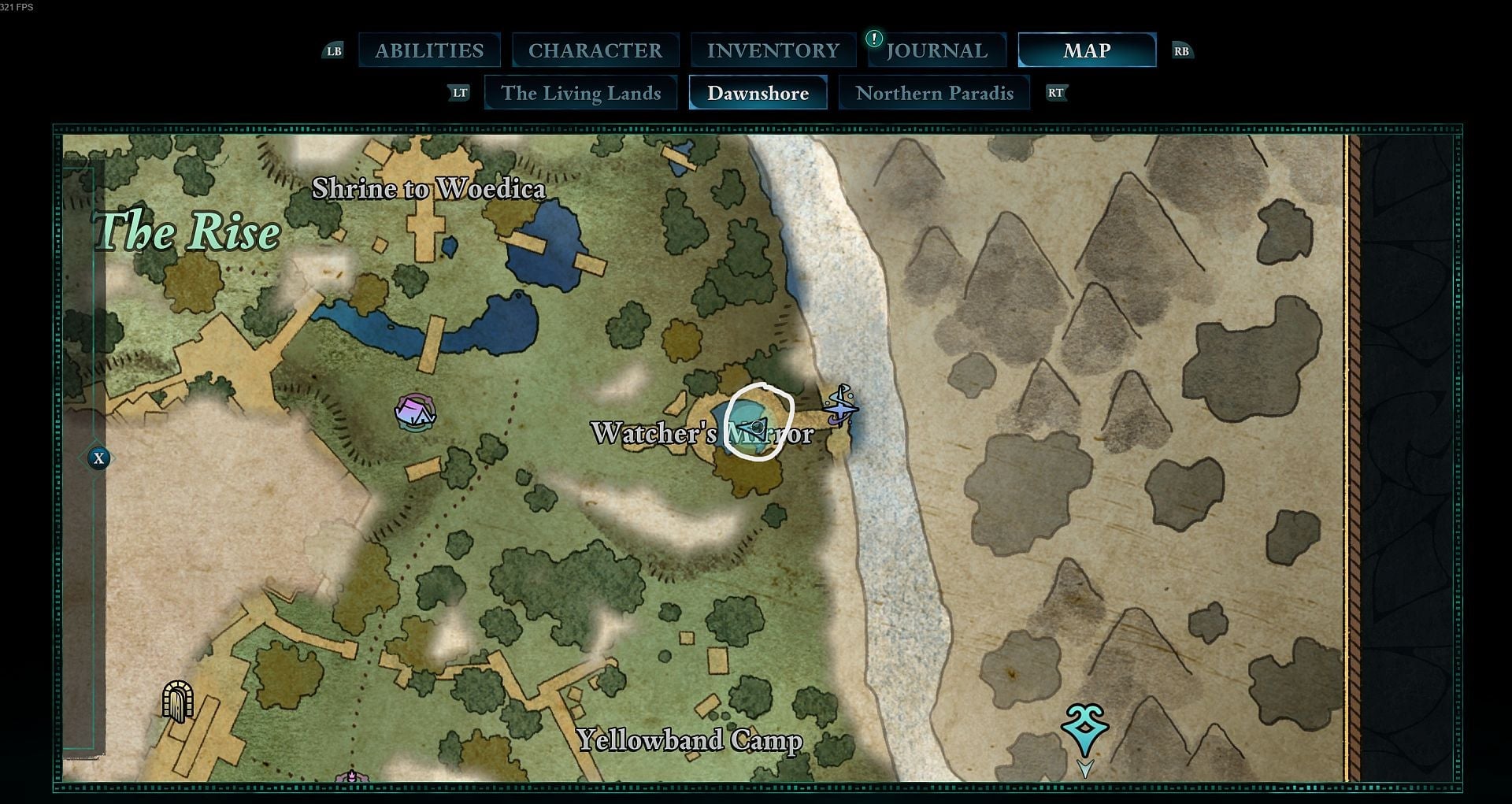The image size is (1512, 804).
Task: Switch to the ABILITIES tab
Action: [430, 50]
